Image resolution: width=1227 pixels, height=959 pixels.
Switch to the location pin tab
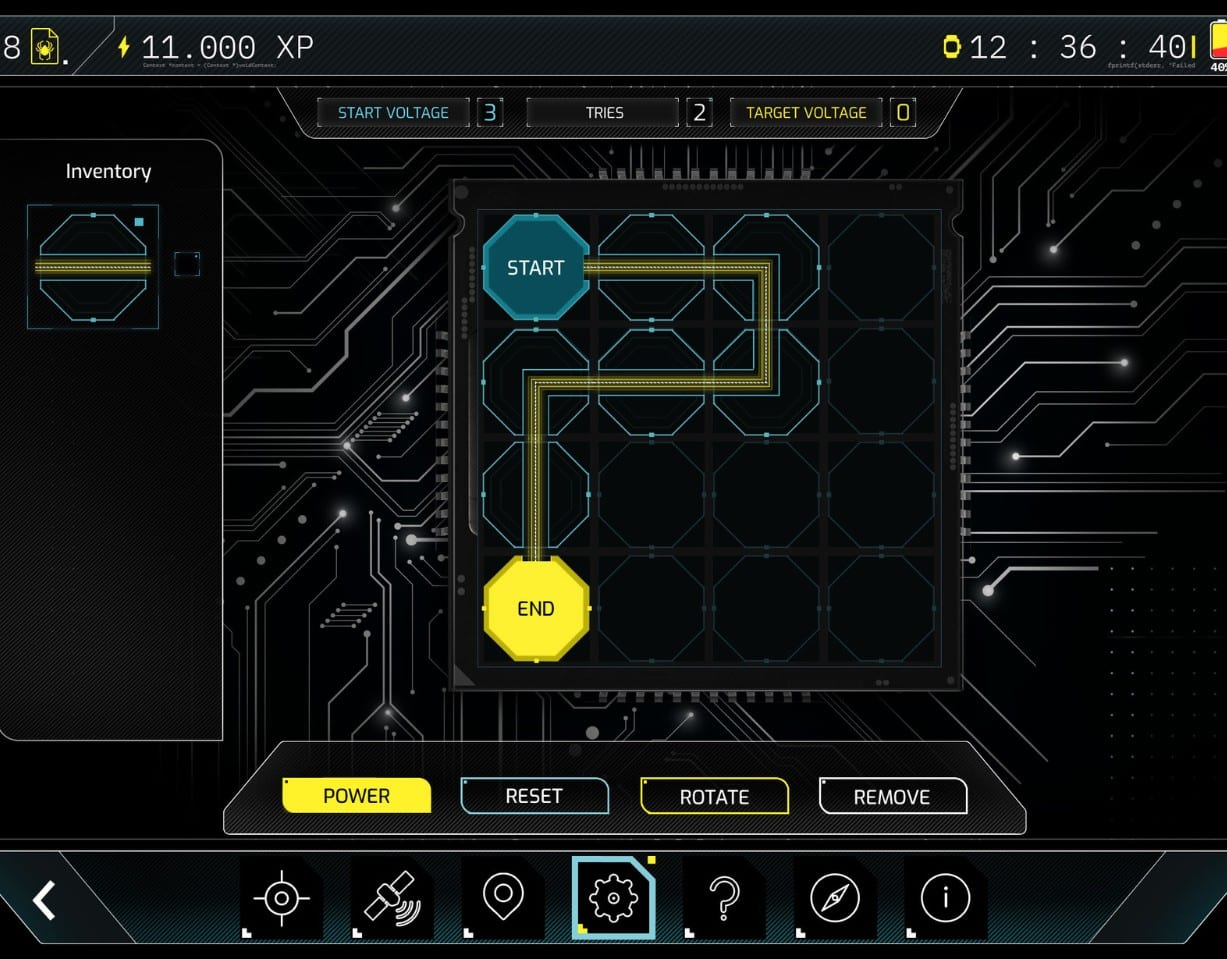(502, 898)
